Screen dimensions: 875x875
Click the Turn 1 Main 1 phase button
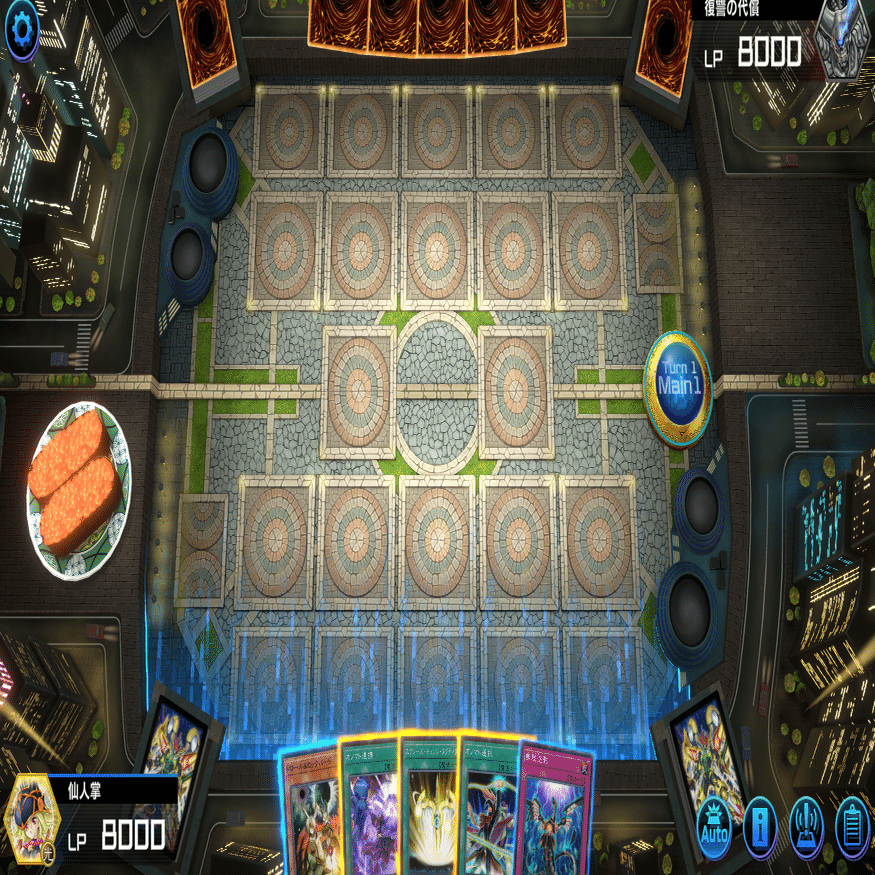[677, 387]
